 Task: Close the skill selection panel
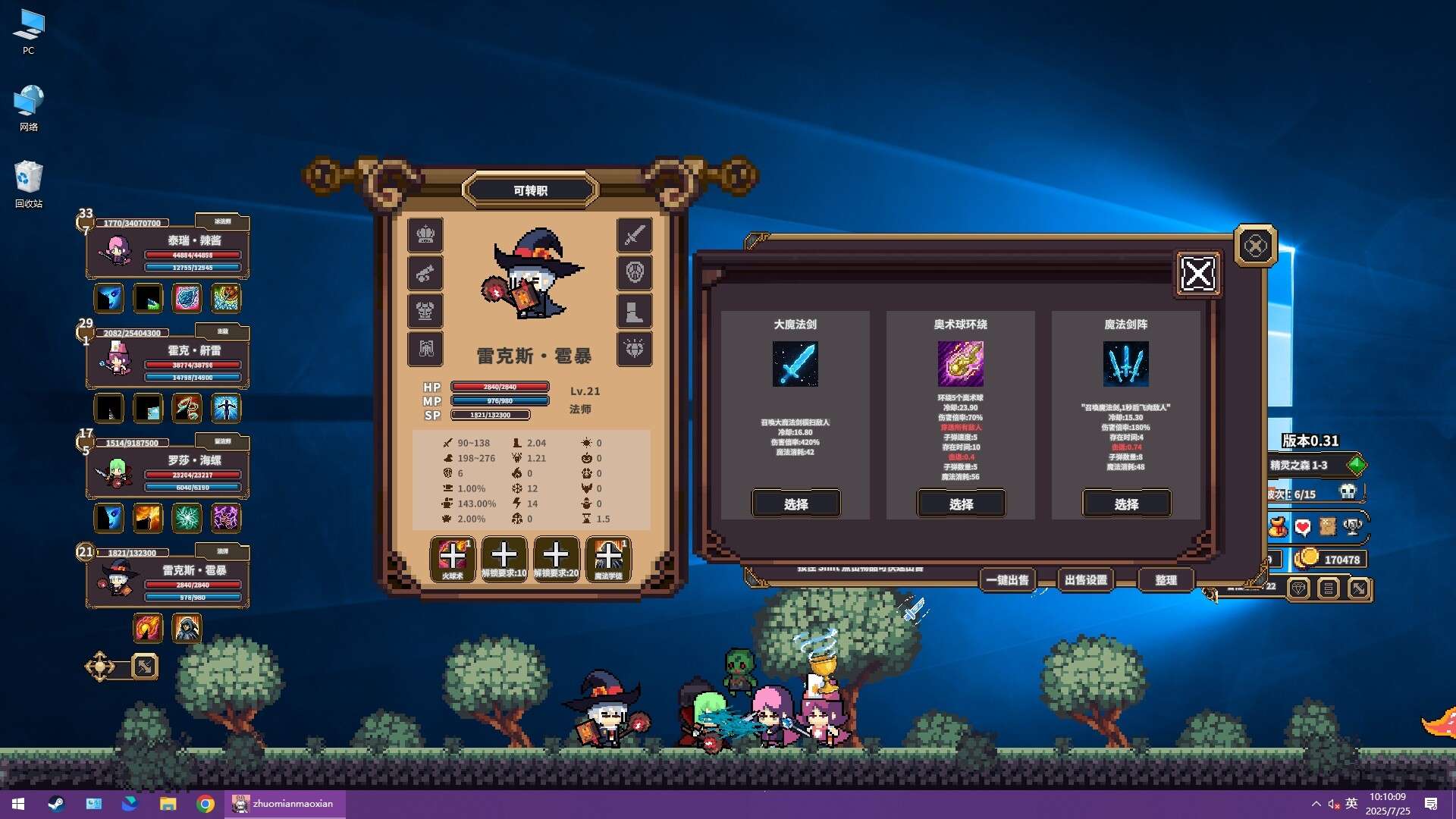1198,274
